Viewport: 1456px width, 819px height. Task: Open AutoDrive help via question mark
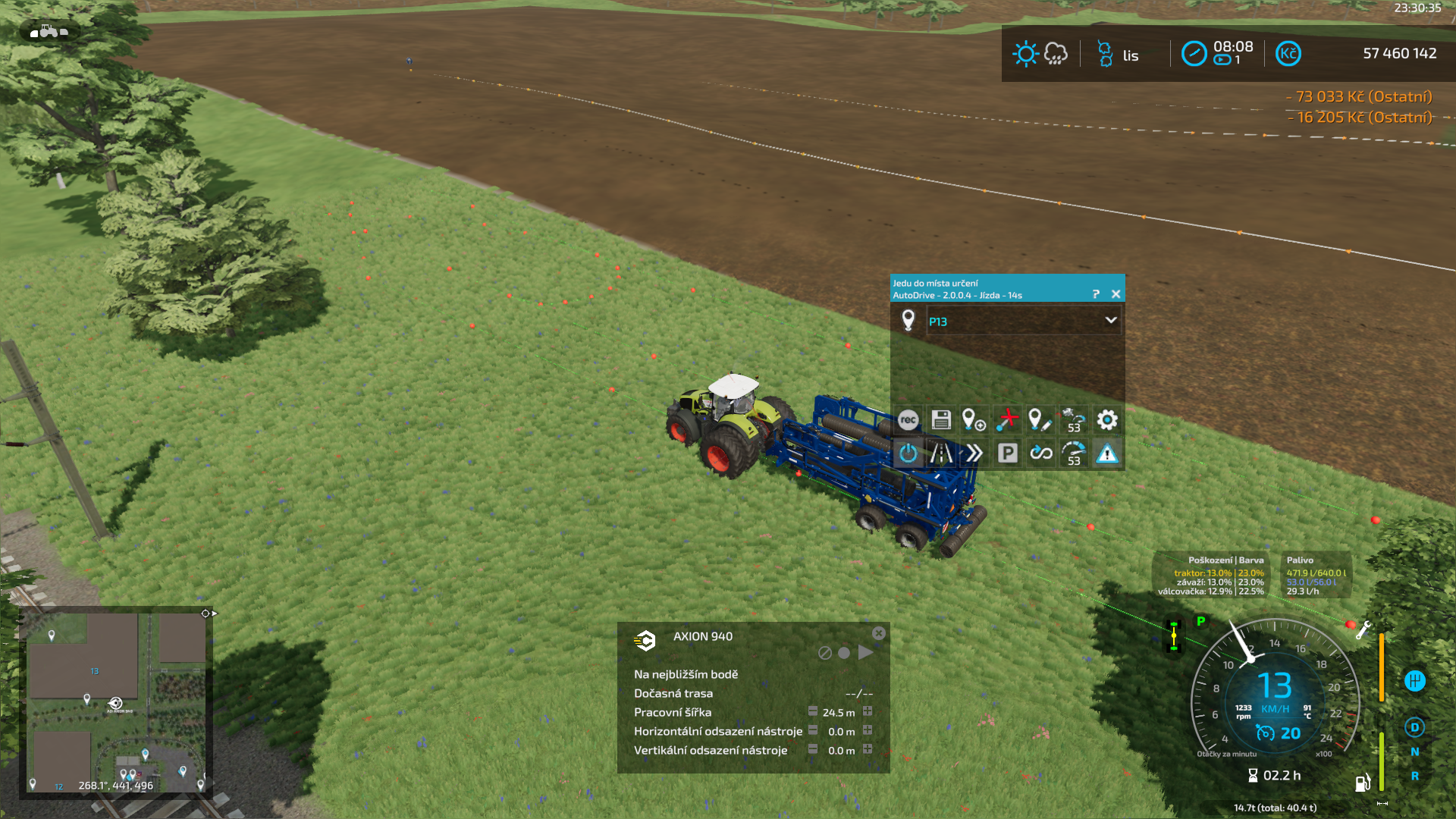(1096, 294)
